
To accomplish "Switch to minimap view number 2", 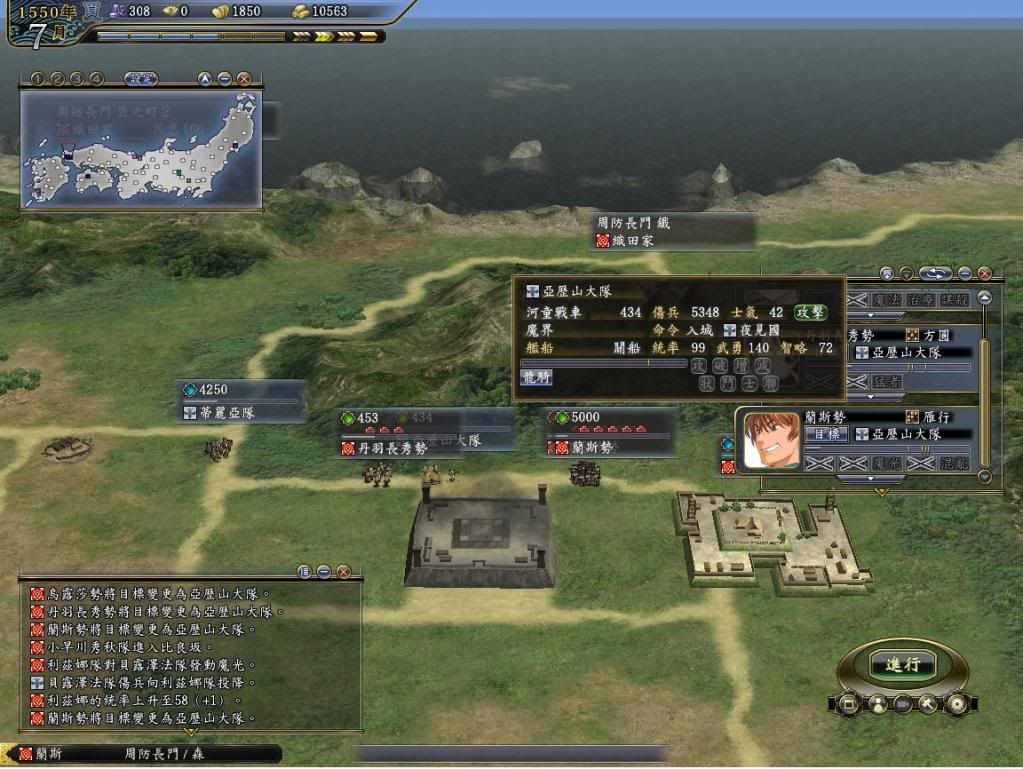I will point(57,78).
